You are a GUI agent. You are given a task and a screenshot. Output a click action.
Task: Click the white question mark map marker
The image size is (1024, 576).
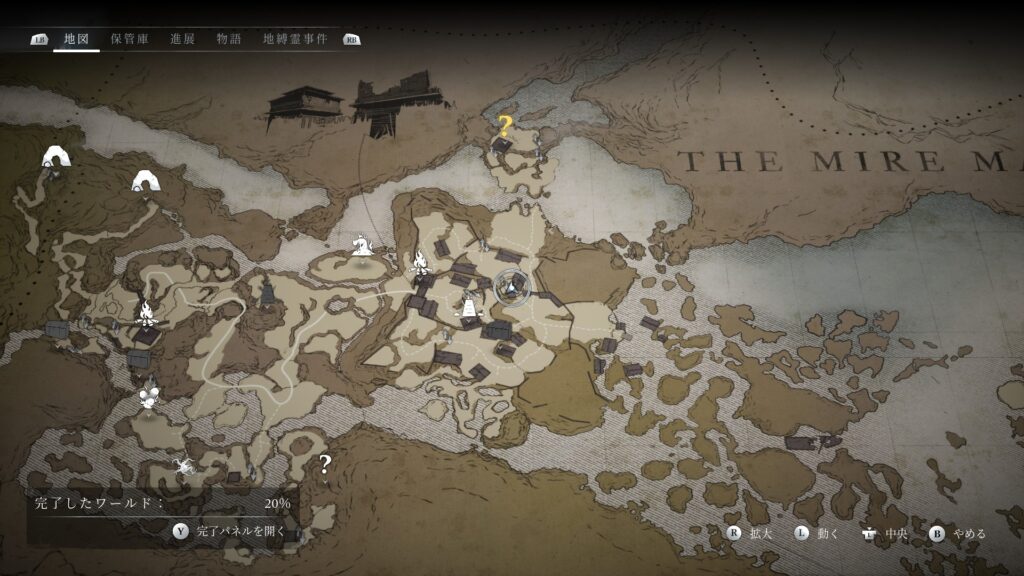point(325,463)
